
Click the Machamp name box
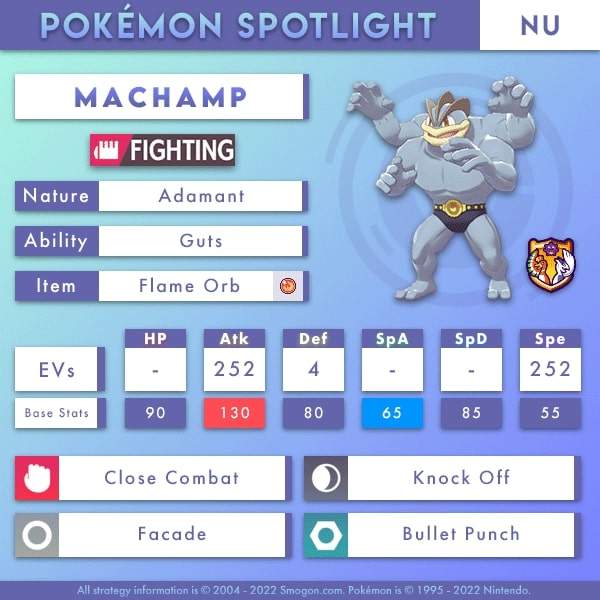coord(160,98)
